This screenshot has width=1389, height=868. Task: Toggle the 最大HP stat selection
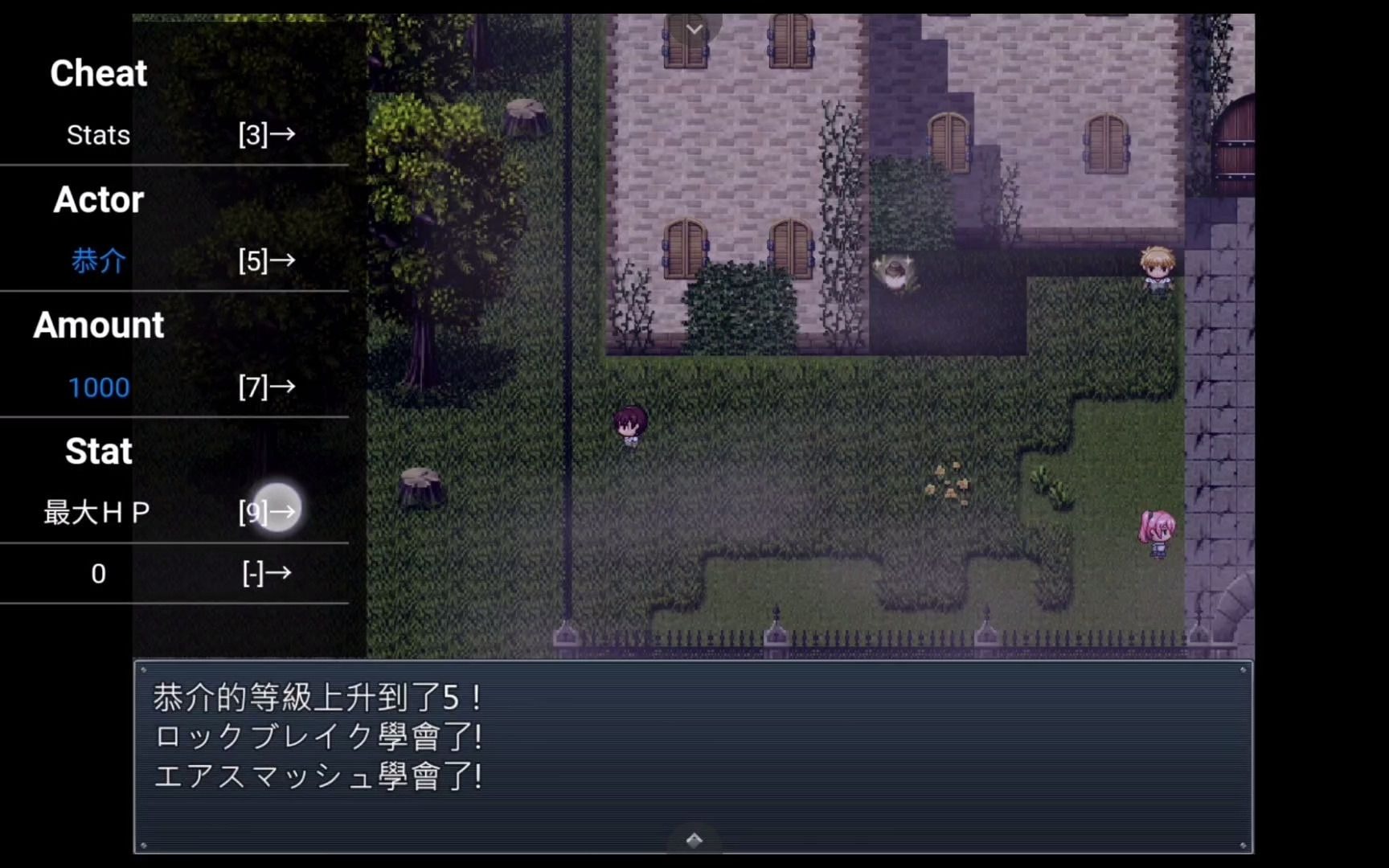(x=95, y=511)
